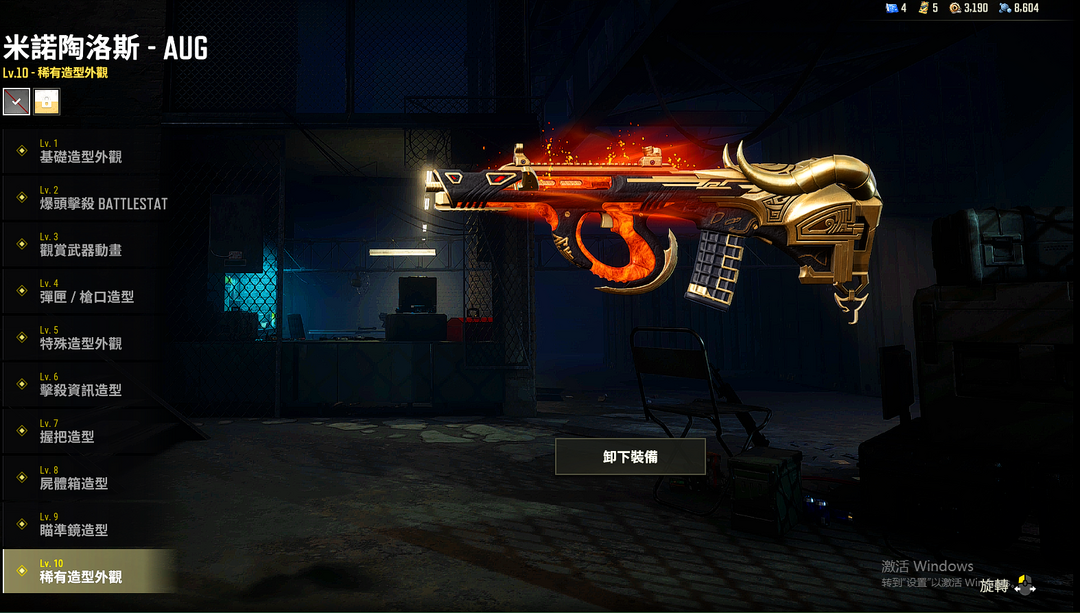
Task: Choose Lv. 2 爆頭擊殺 BATTLESTAT entry
Action: pos(90,198)
